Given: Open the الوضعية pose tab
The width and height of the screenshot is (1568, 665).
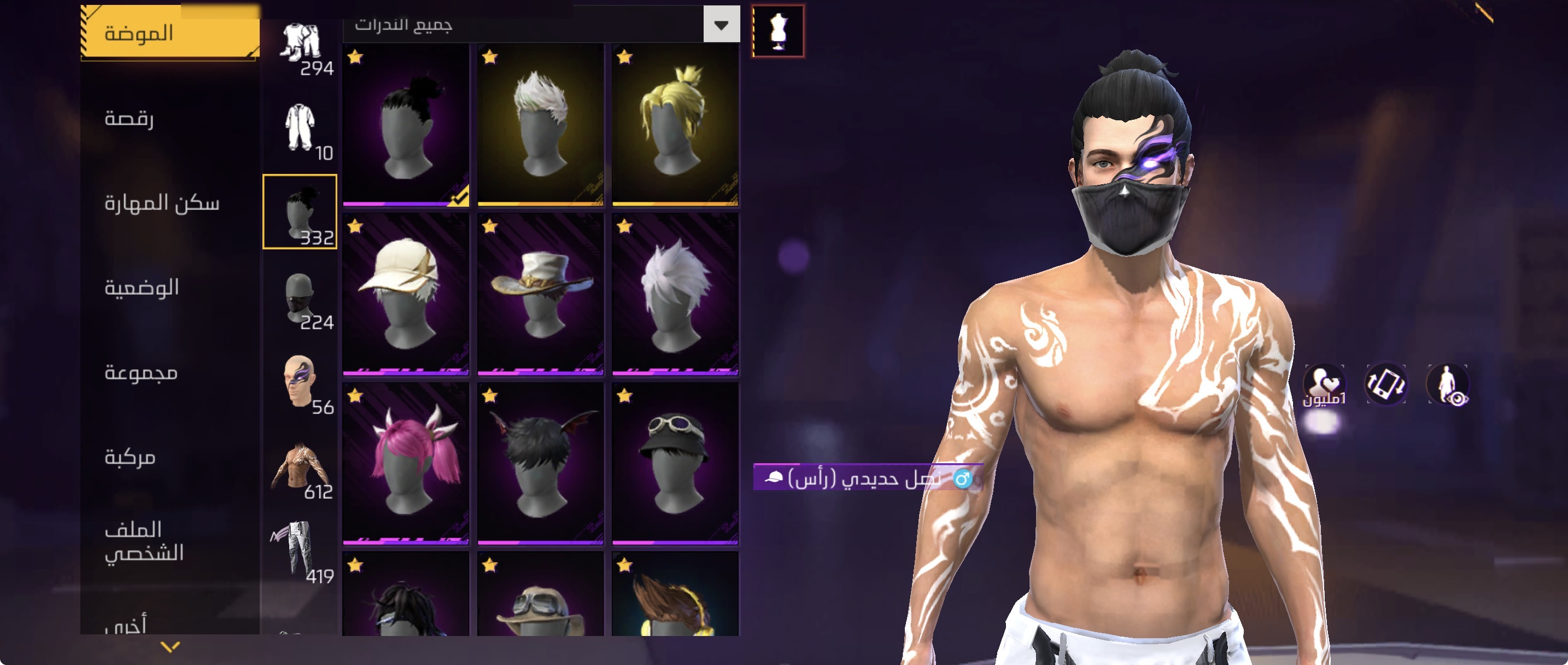Looking at the screenshot, I should 142,287.
